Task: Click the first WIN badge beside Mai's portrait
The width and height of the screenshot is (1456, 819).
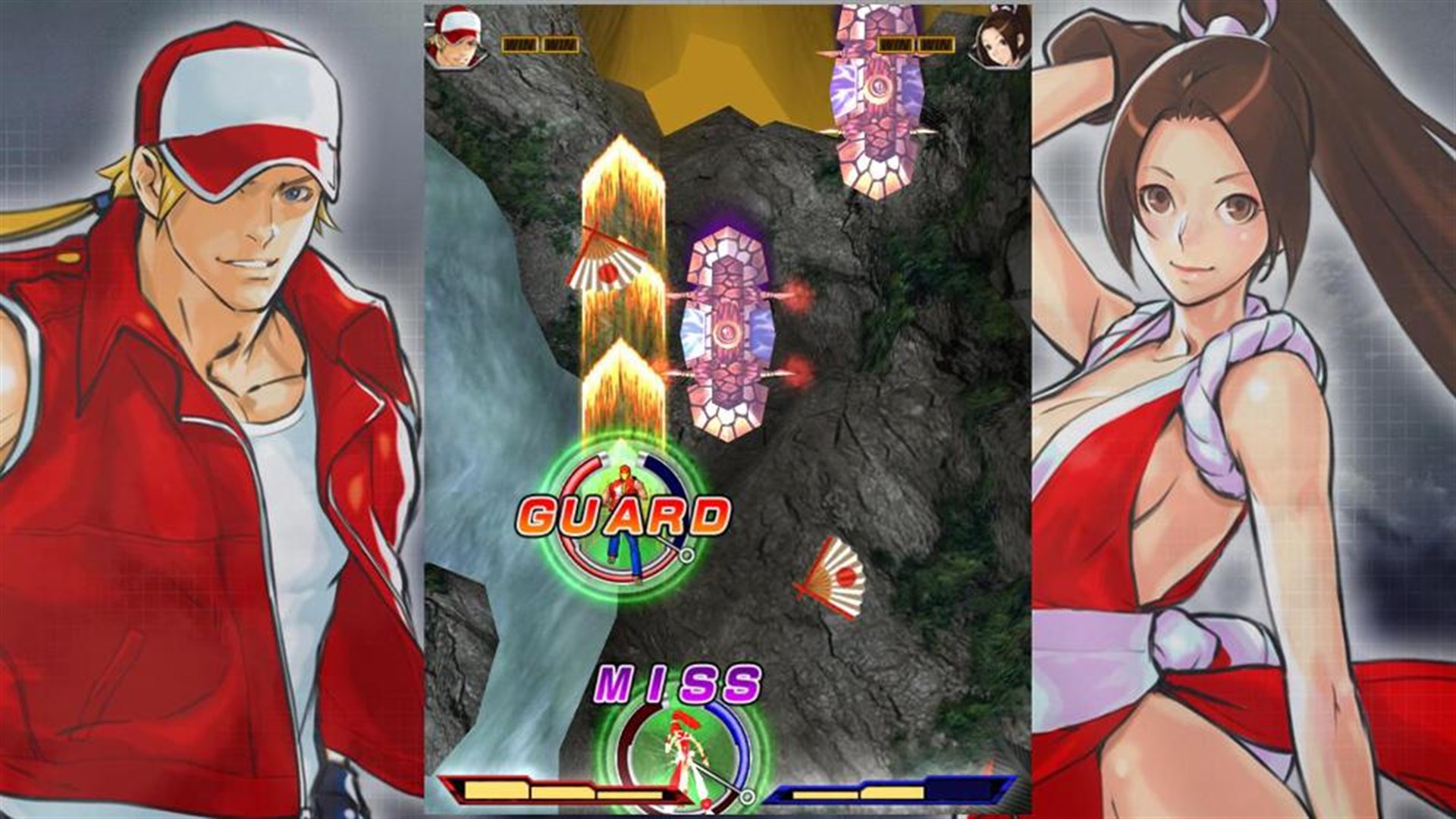Action: (x=898, y=44)
